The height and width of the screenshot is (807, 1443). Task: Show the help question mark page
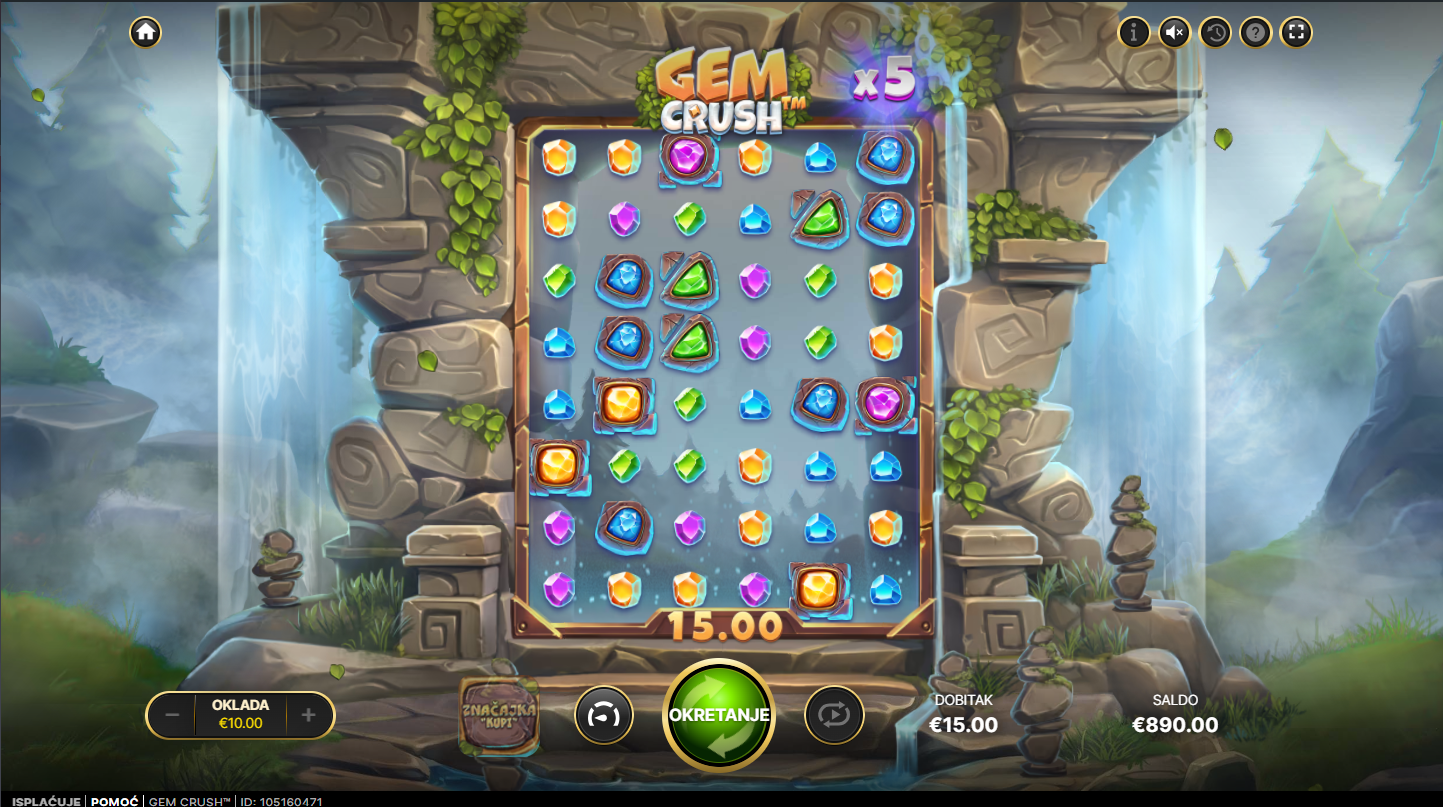pos(1256,32)
